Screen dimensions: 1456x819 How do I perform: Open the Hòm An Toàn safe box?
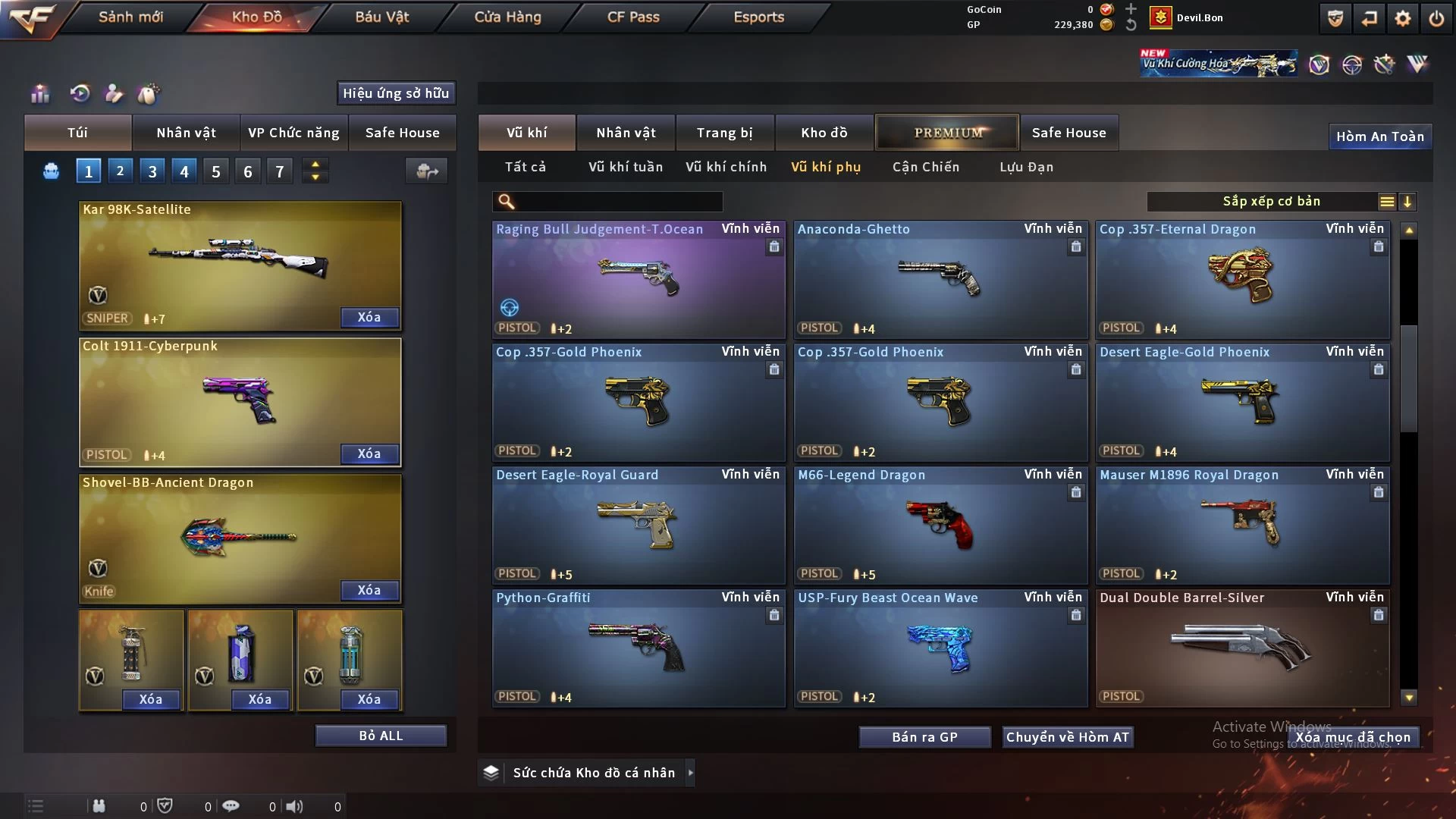click(x=1379, y=136)
